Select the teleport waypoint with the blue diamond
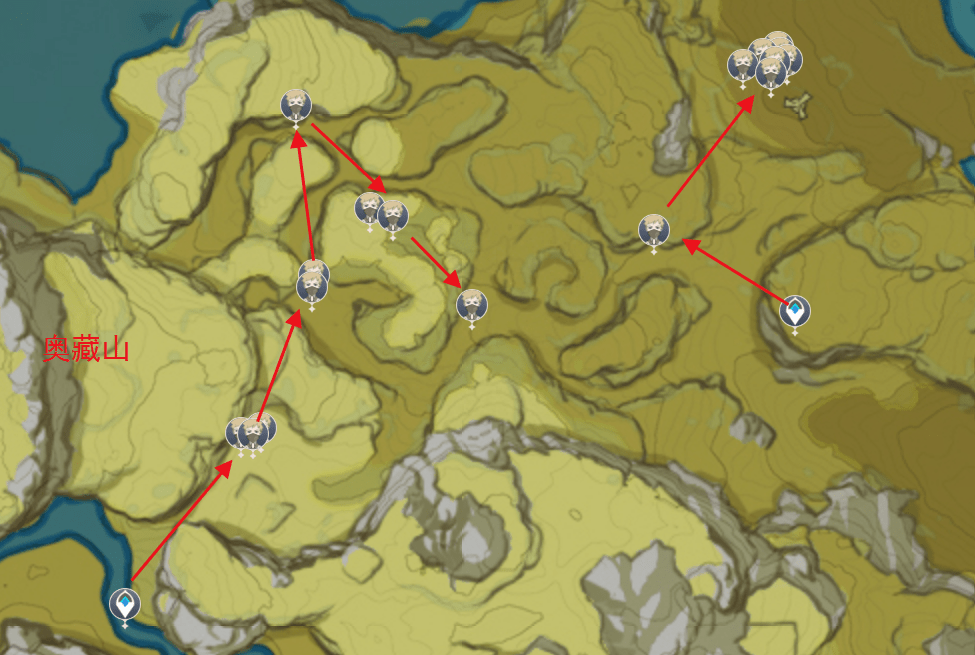Image resolution: width=975 pixels, height=655 pixels. click(x=795, y=311)
